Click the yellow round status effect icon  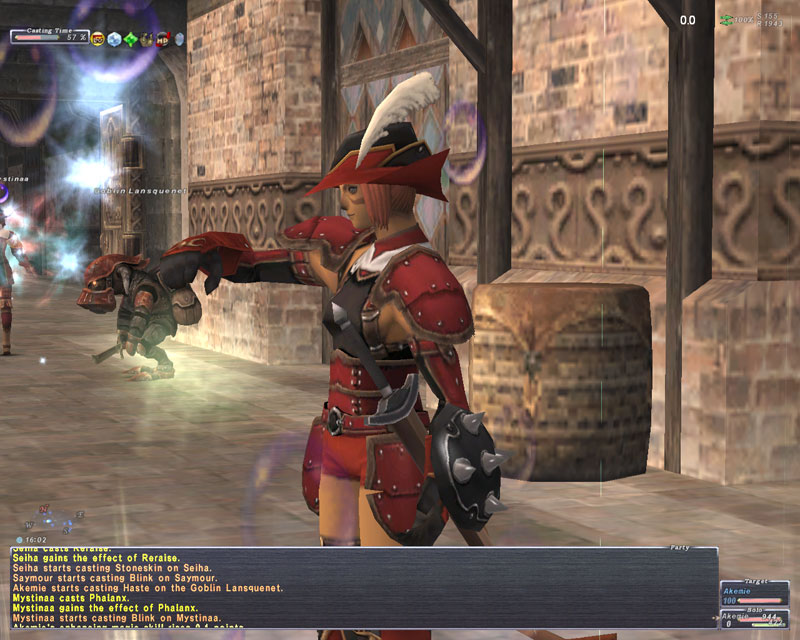(98, 39)
